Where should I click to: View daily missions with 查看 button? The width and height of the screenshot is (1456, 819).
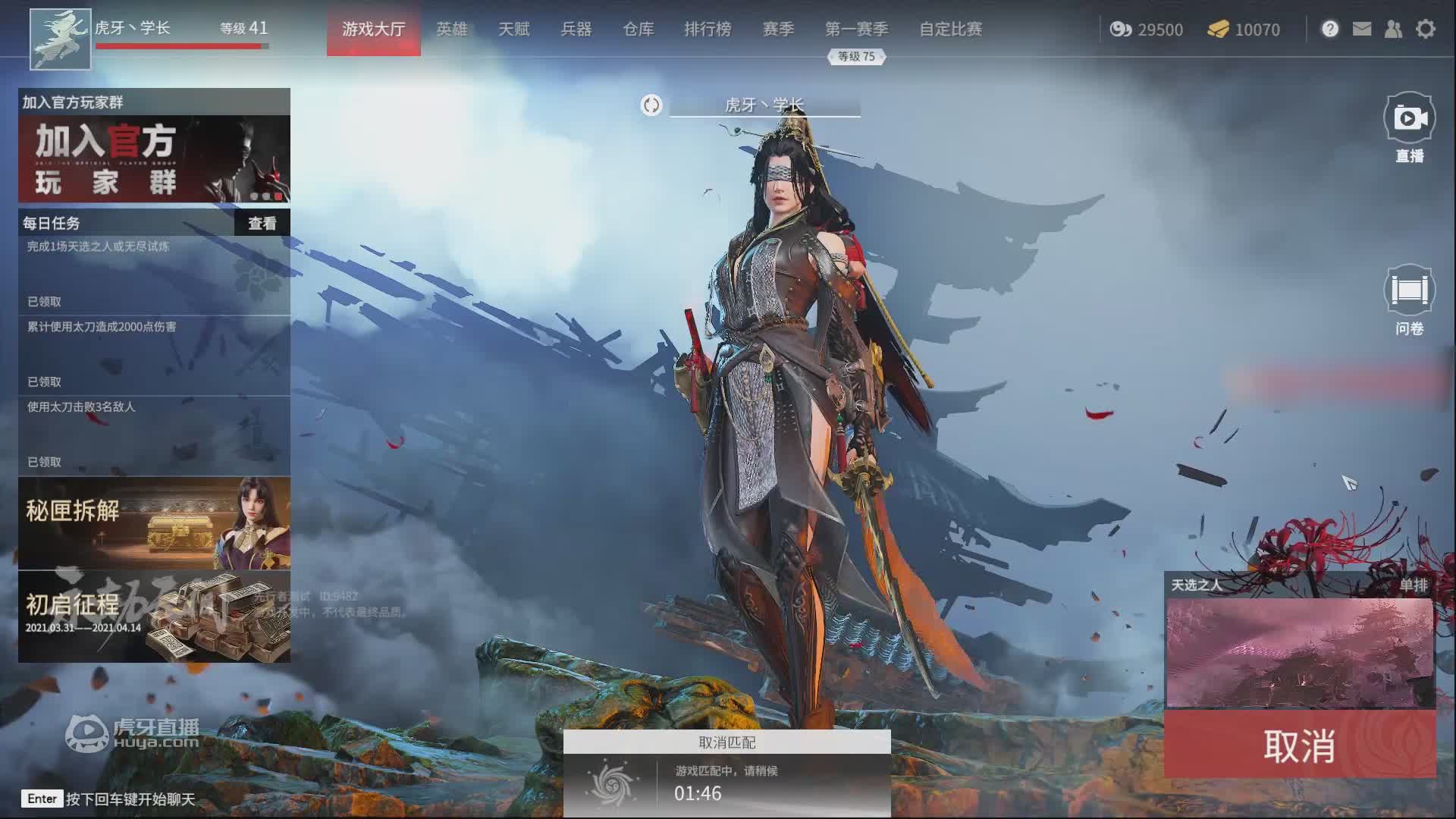click(x=262, y=223)
